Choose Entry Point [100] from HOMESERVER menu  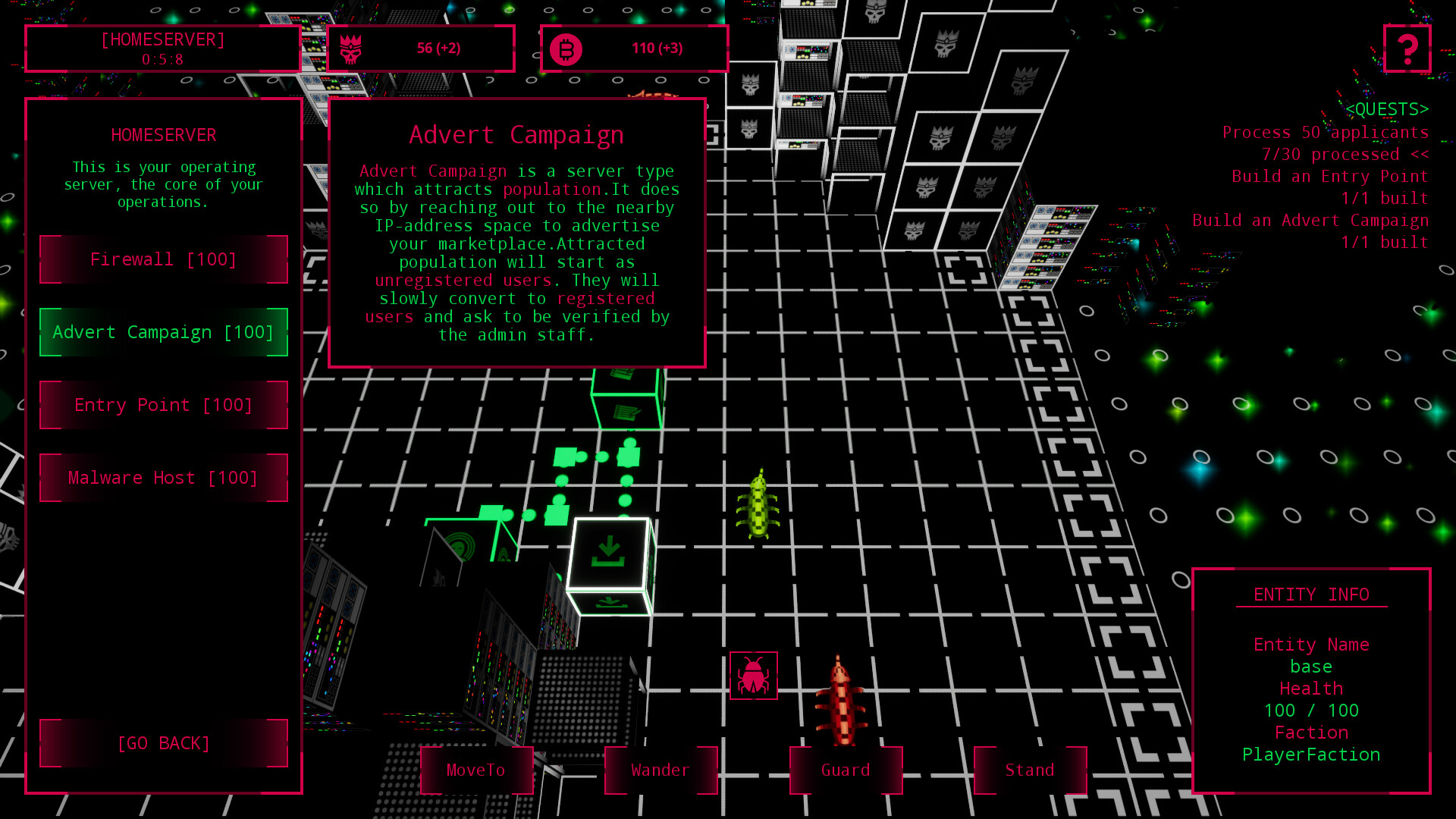click(x=163, y=405)
